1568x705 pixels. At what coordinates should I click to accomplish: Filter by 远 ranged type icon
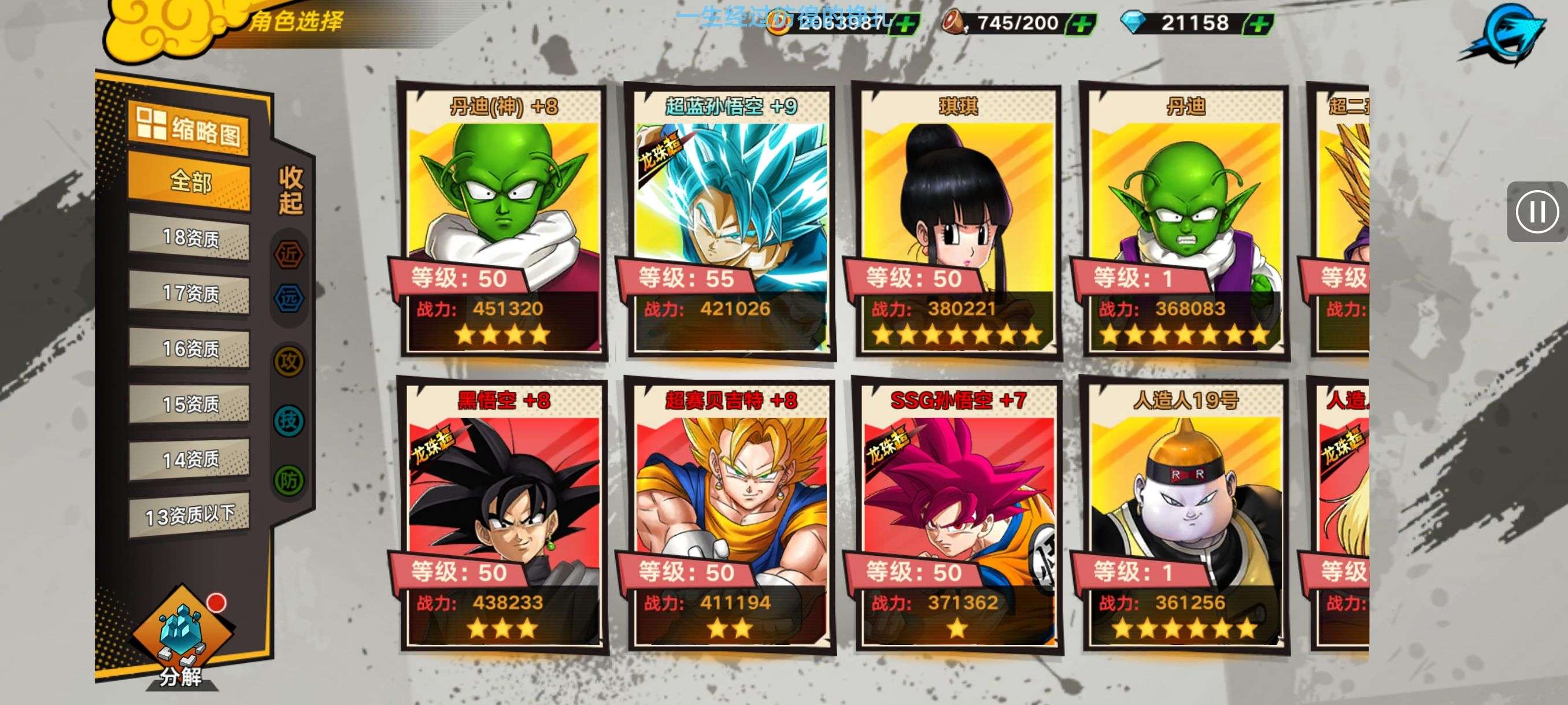pos(289,298)
